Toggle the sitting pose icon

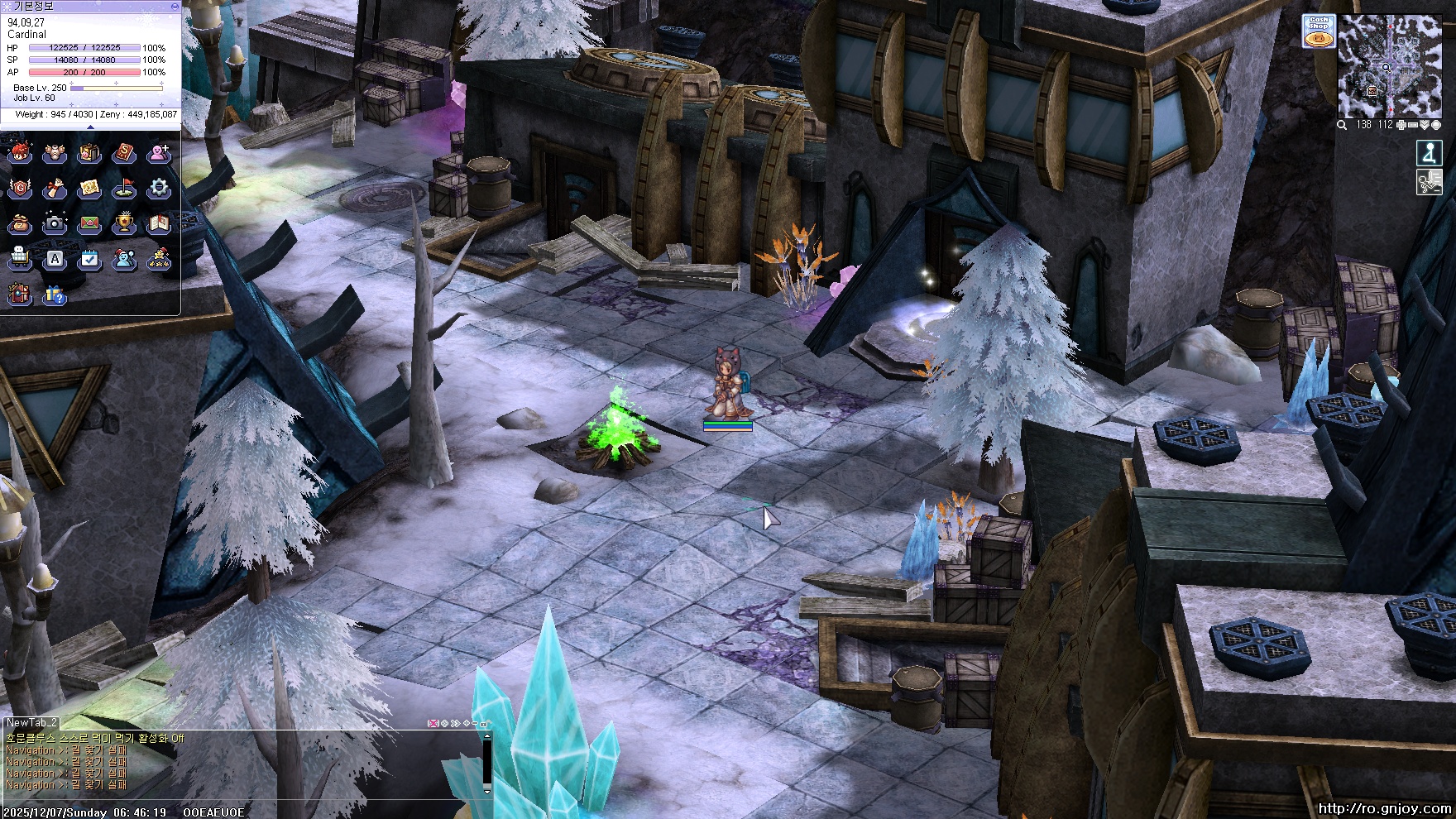(1429, 153)
